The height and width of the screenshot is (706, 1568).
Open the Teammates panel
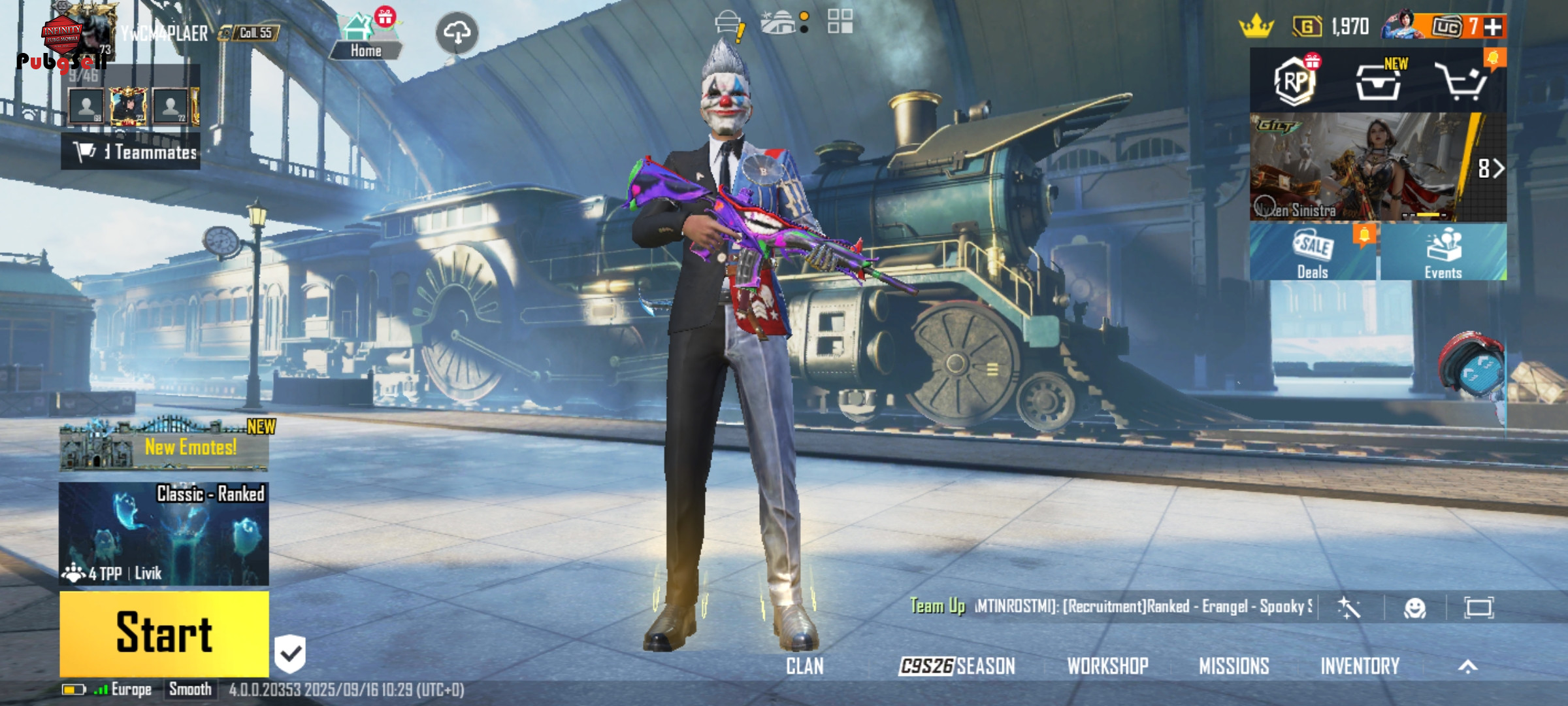131,152
